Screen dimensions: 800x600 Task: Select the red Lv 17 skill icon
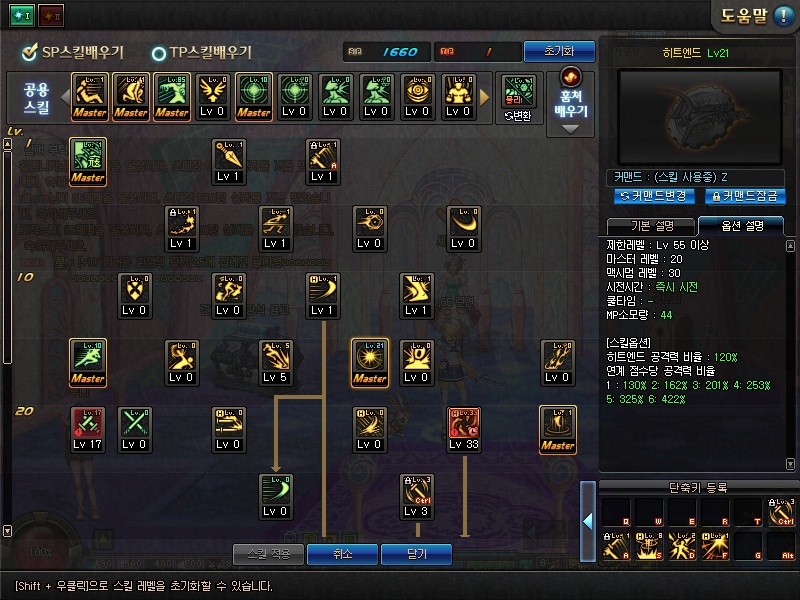click(88, 424)
